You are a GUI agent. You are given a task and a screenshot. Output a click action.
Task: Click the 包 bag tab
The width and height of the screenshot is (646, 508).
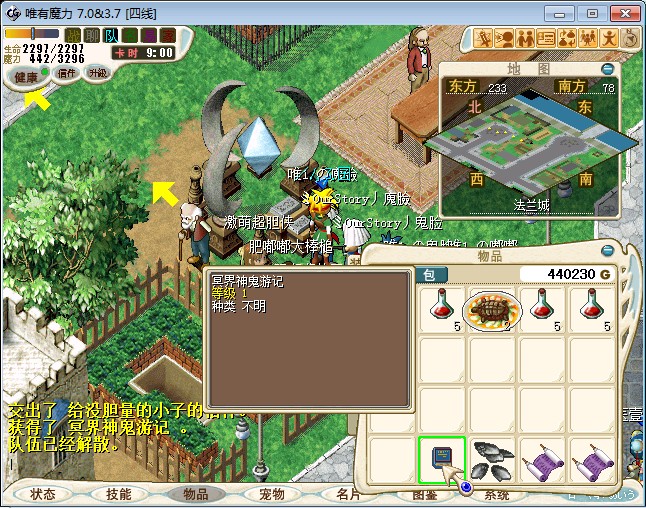point(430,274)
